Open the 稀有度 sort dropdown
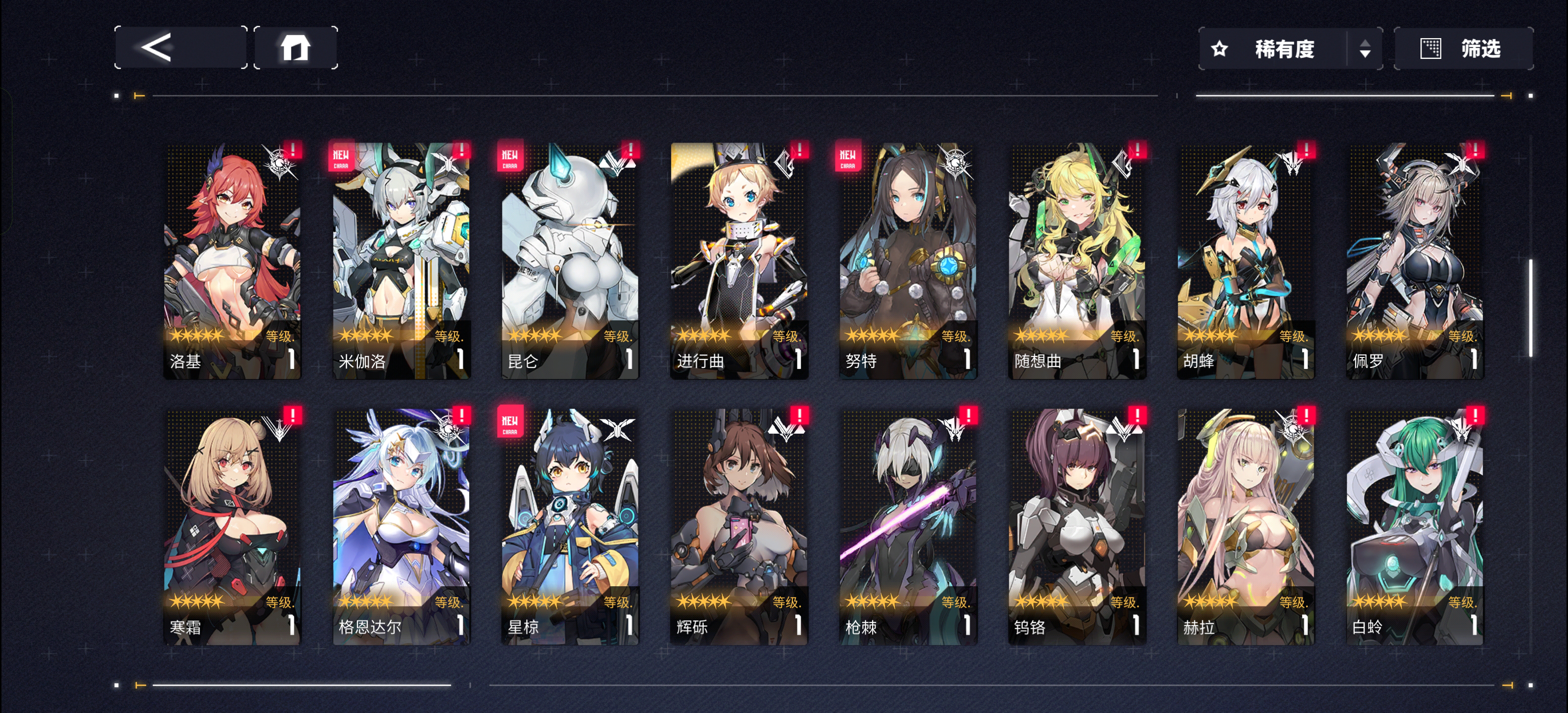The height and width of the screenshot is (713, 1568). 1289,49
